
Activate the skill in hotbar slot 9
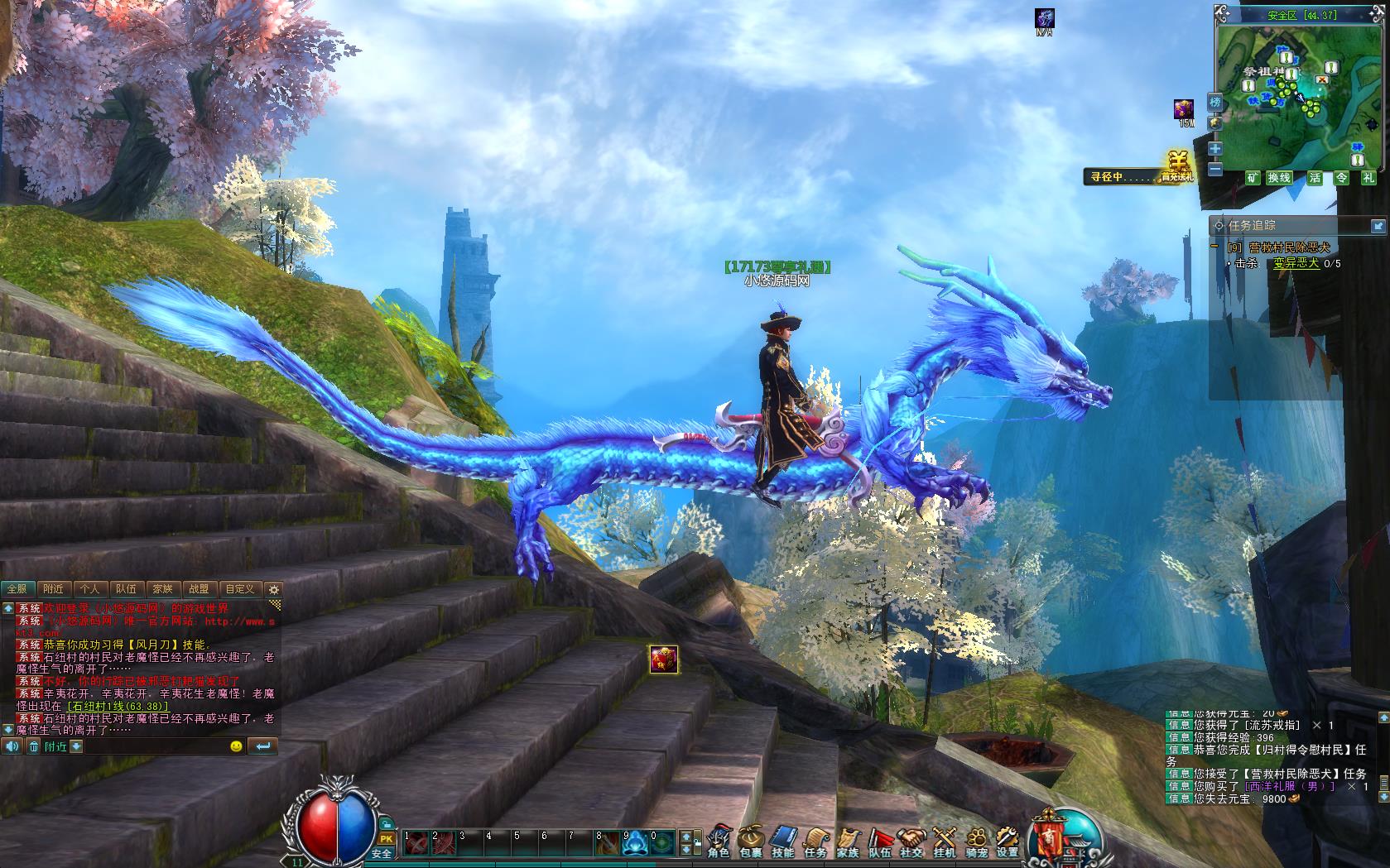(x=636, y=842)
